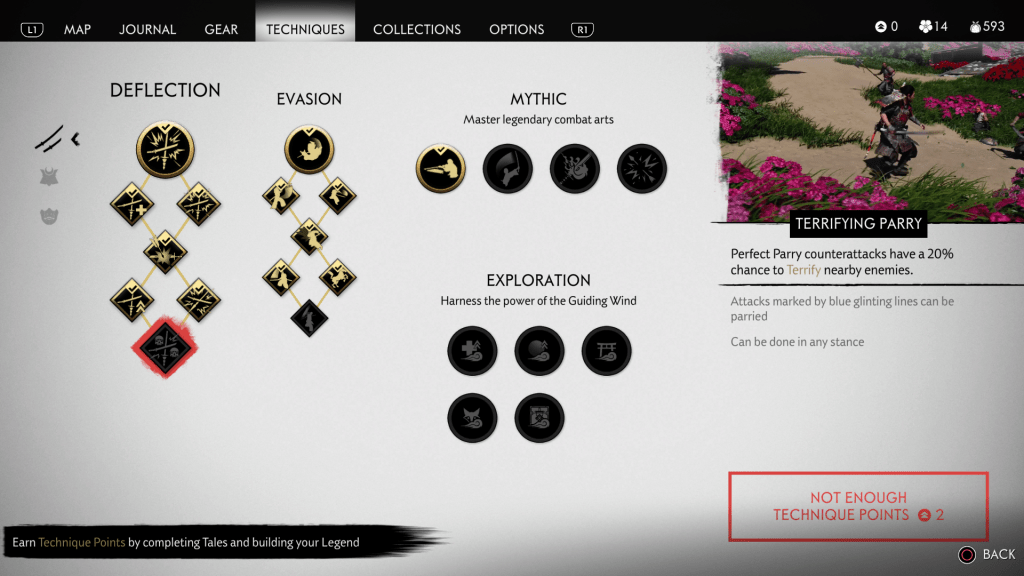This screenshot has width=1024, height=576.
Task: Show the Collections tab
Action: 417,29
